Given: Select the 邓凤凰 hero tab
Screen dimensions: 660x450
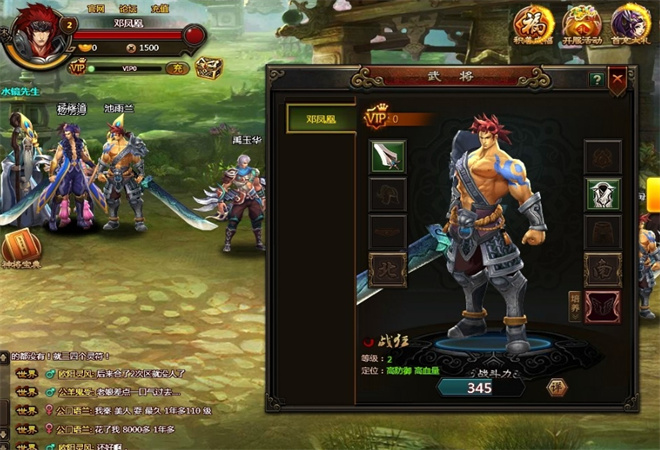Looking at the screenshot, I should pos(319,118).
